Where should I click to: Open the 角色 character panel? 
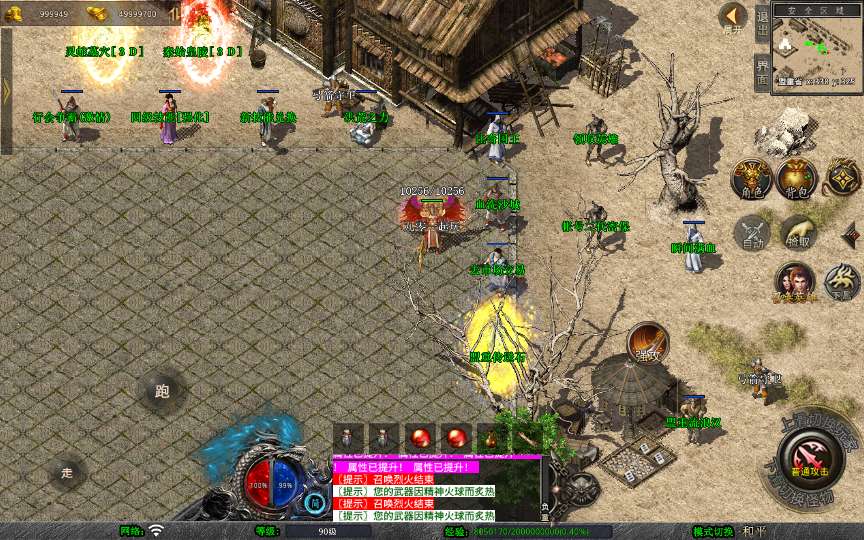coord(750,178)
